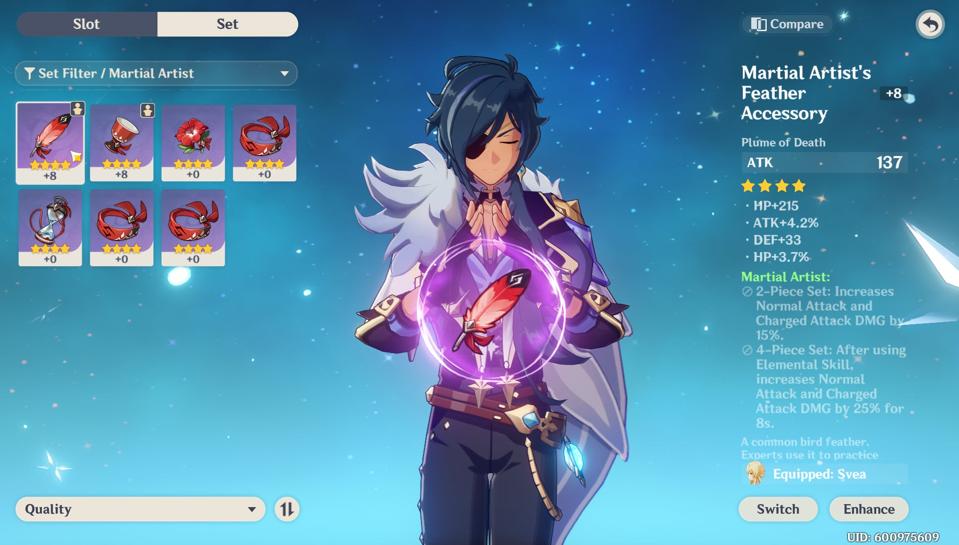Open the Quality sort dropdown

[140, 509]
